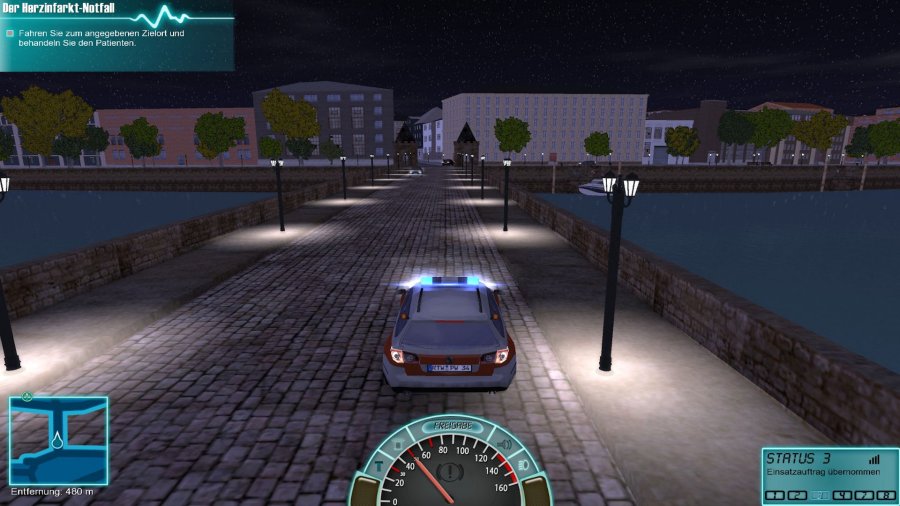Viewport: 900px width, 506px height.
Task: Click the FREIGABE button above the speedometer
Action: coord(451,426)
